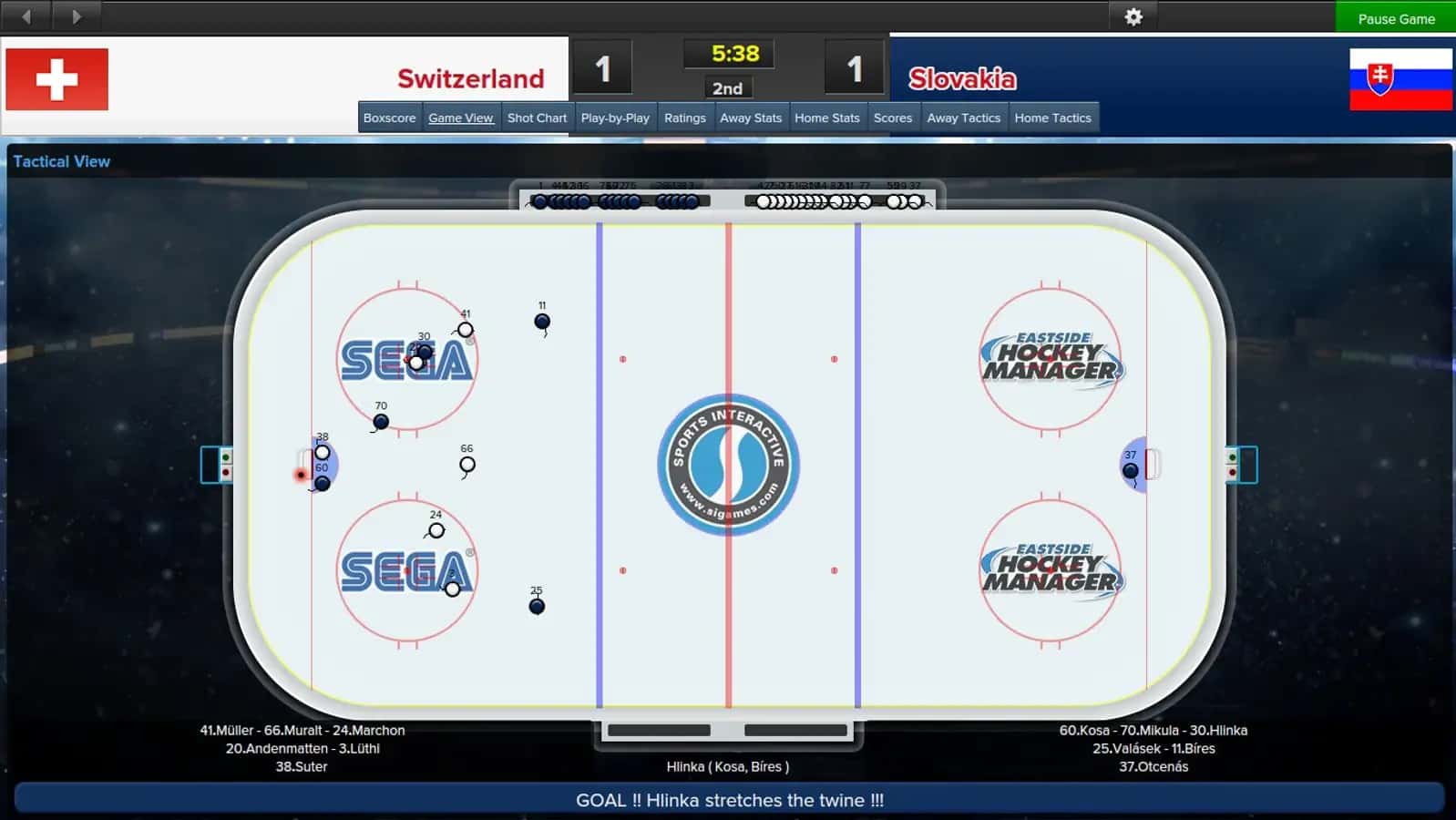Switch to the Away Stats tab
This screenshot has width=1456, height=820.
coord(751,117)
